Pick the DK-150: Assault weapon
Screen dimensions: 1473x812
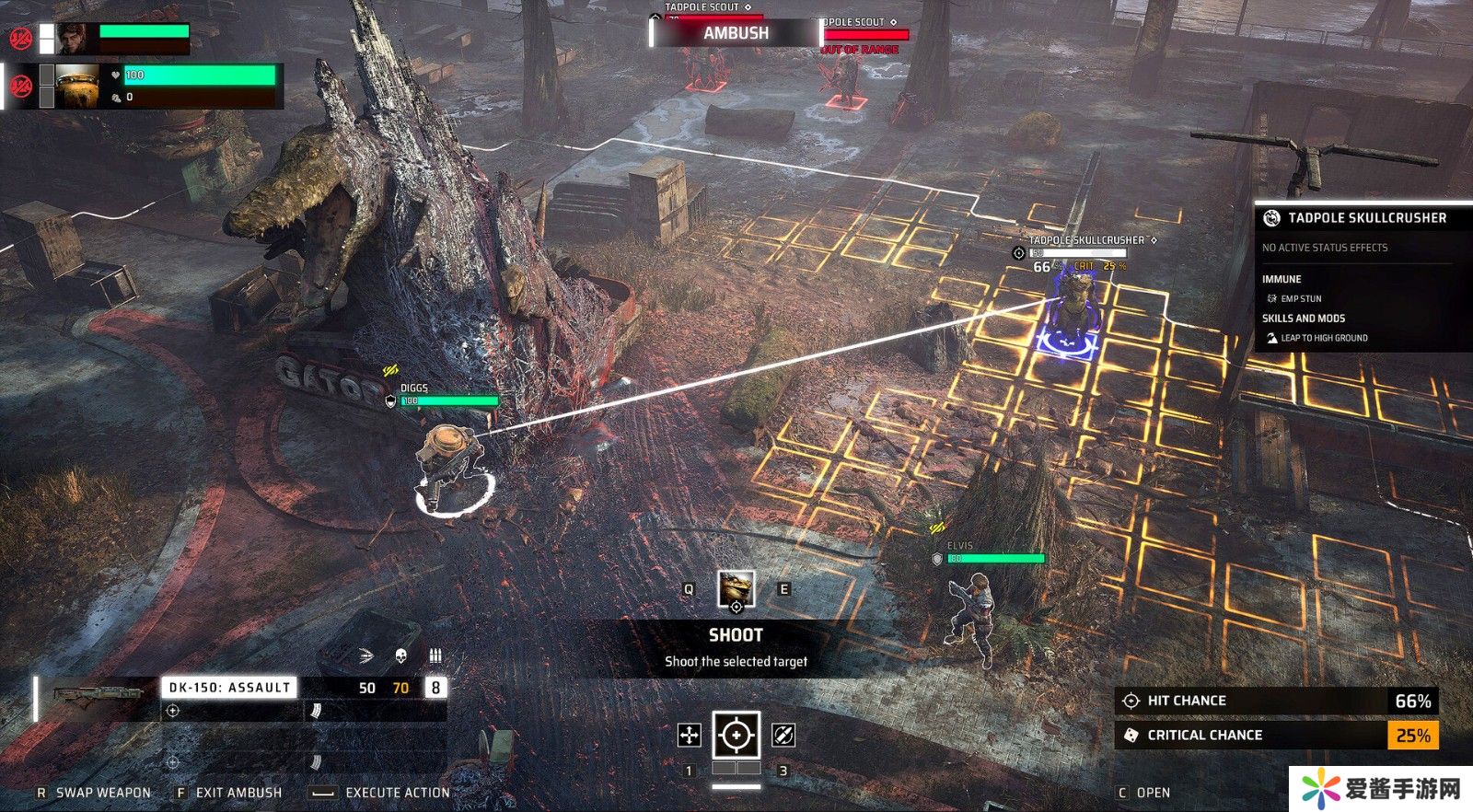pos(229,687)
